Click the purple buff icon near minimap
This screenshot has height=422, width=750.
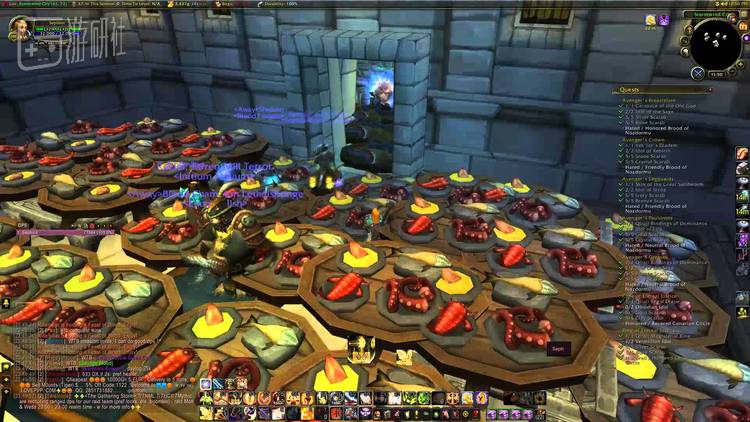tap(664, 20)
